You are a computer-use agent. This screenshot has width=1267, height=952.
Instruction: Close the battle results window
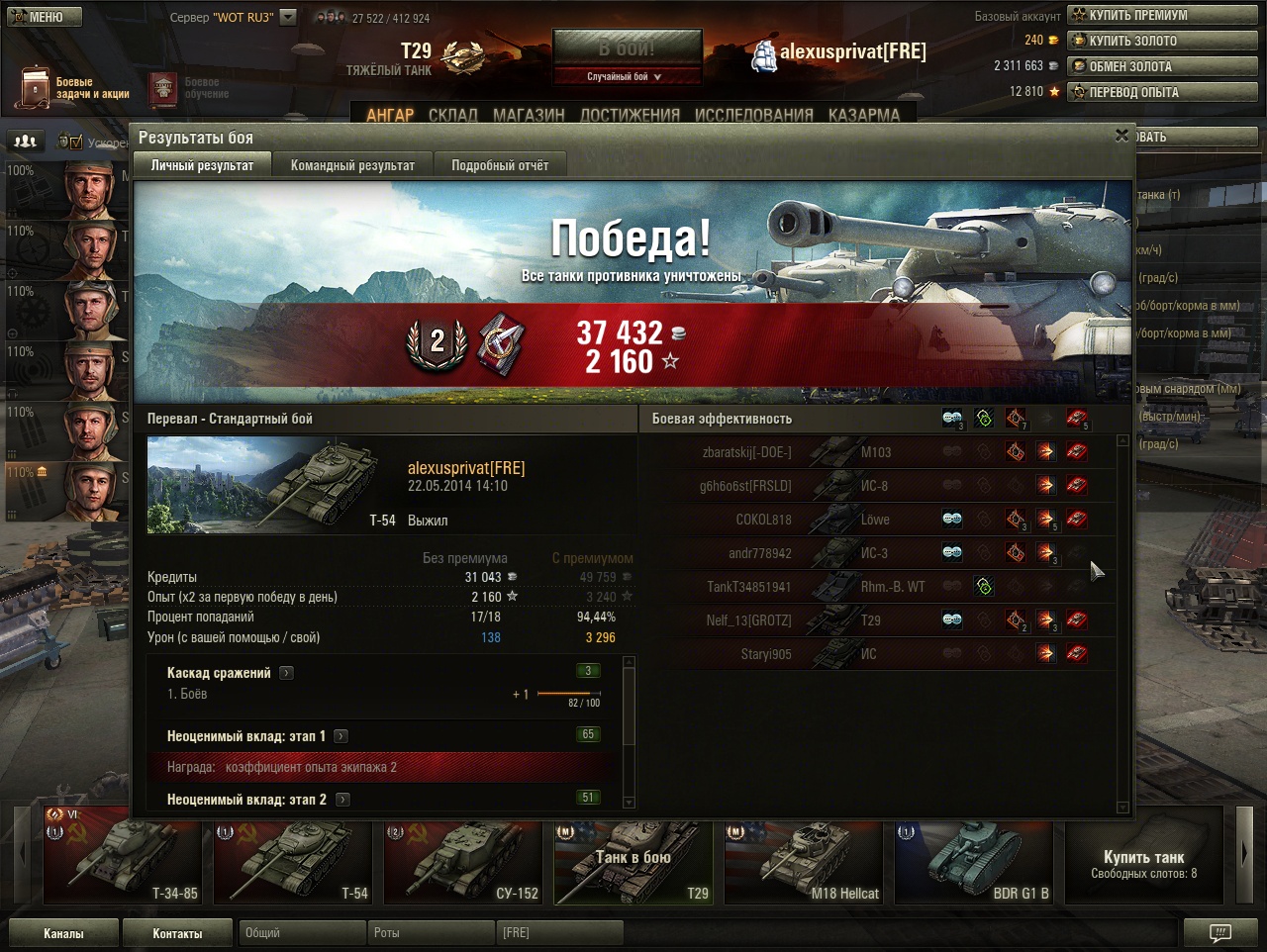point(1121,136)
